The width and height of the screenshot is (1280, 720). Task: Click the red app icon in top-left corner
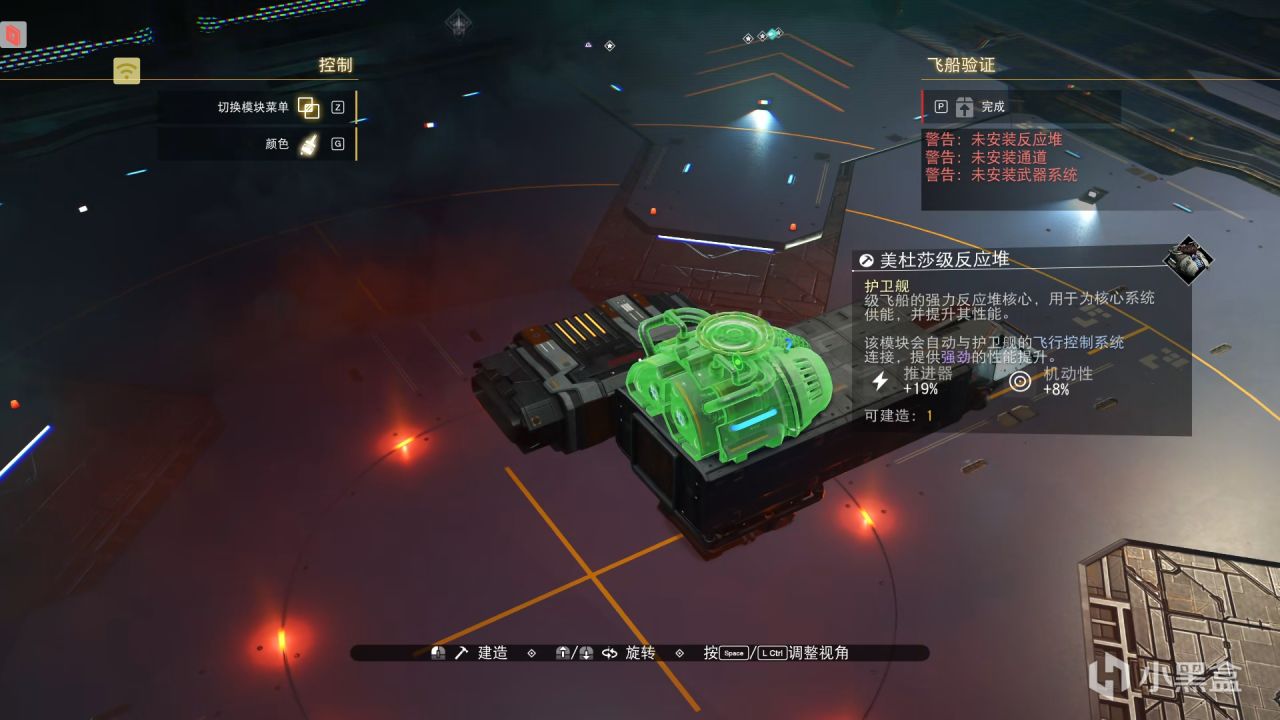pyautogui.click(x=11, y=32)
